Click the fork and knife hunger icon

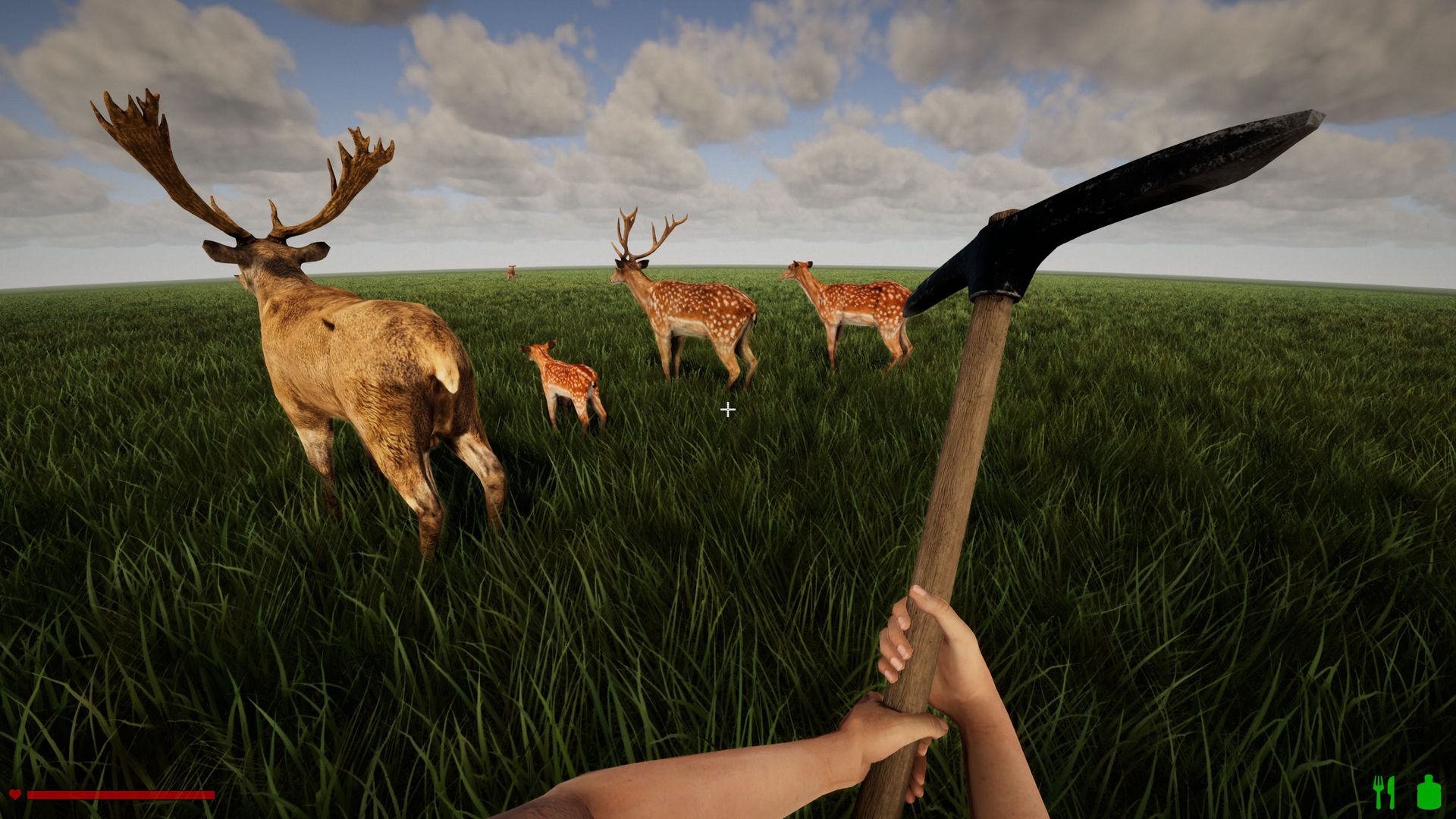(x=1384, y=792)
